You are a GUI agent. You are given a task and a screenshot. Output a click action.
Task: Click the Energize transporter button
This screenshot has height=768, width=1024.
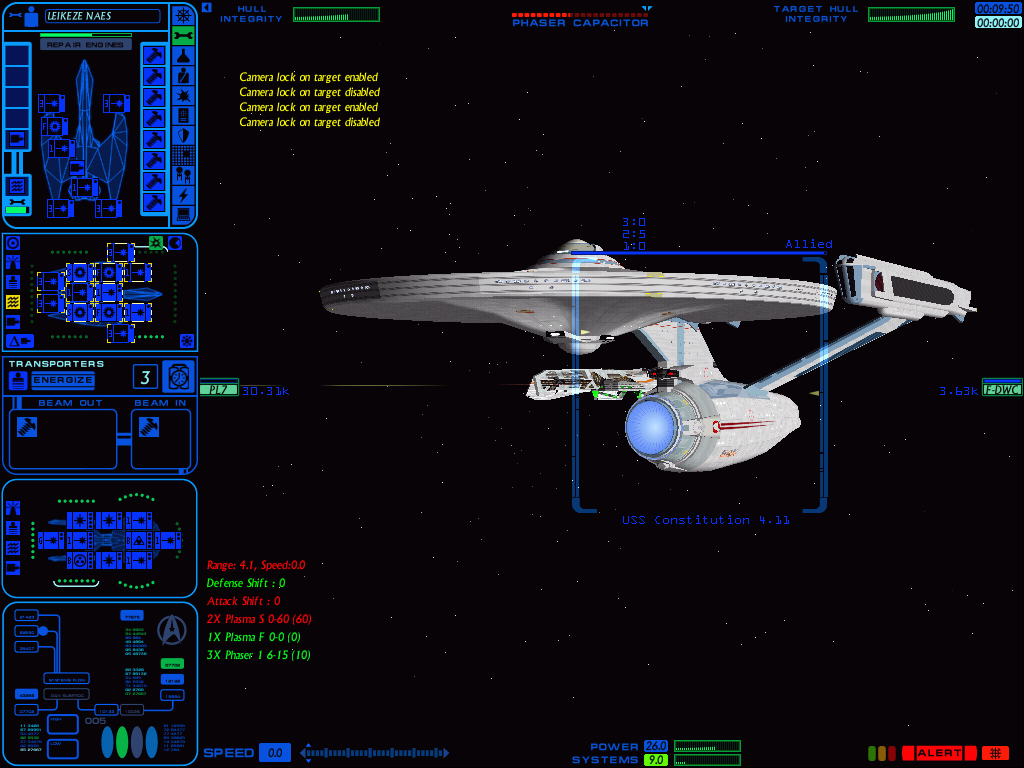point(63,380)
